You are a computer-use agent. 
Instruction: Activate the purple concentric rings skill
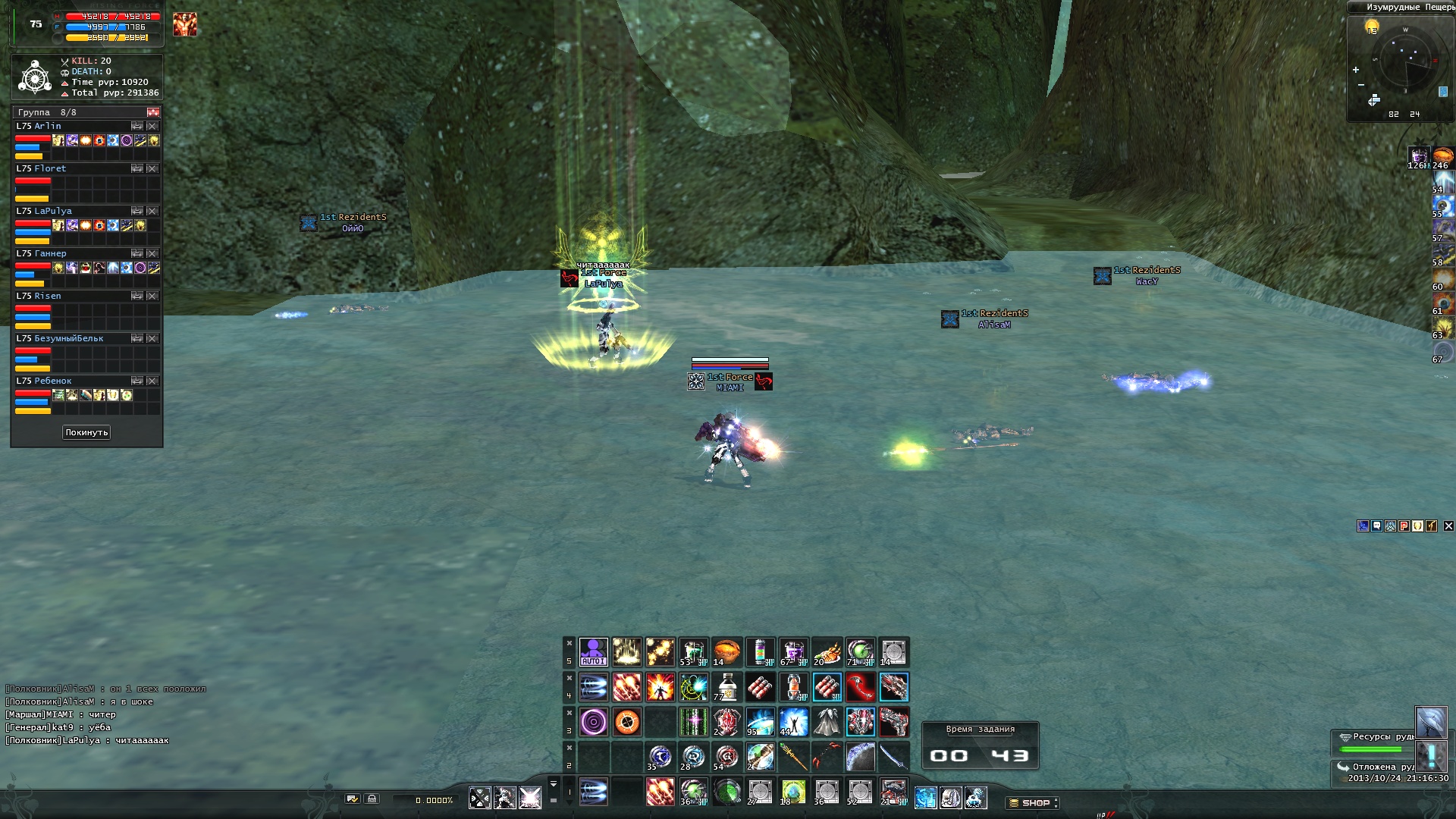(x=593, y=722)
